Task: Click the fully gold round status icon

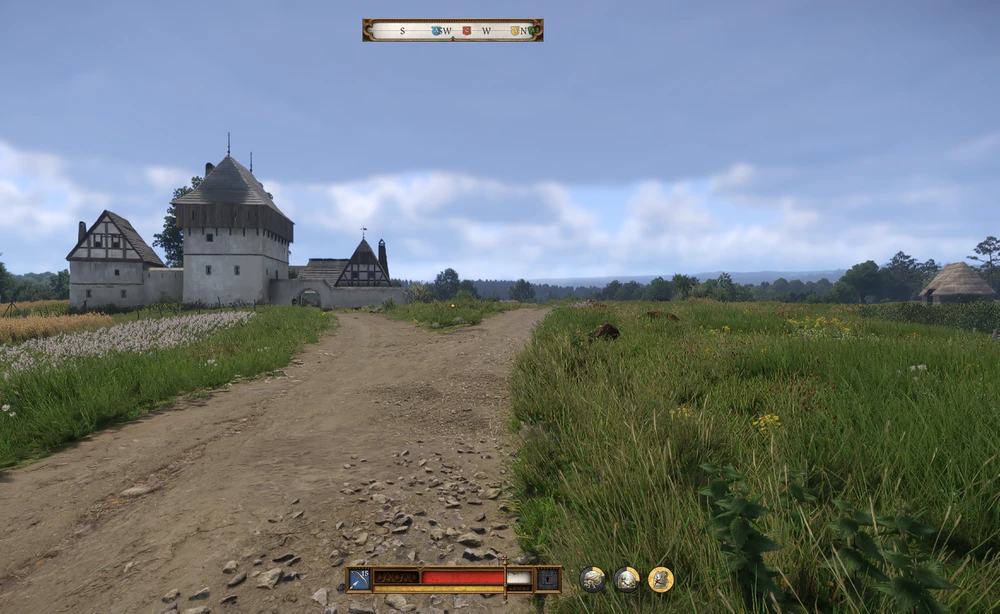Action: pyautogui.click(x=660, y=579)
